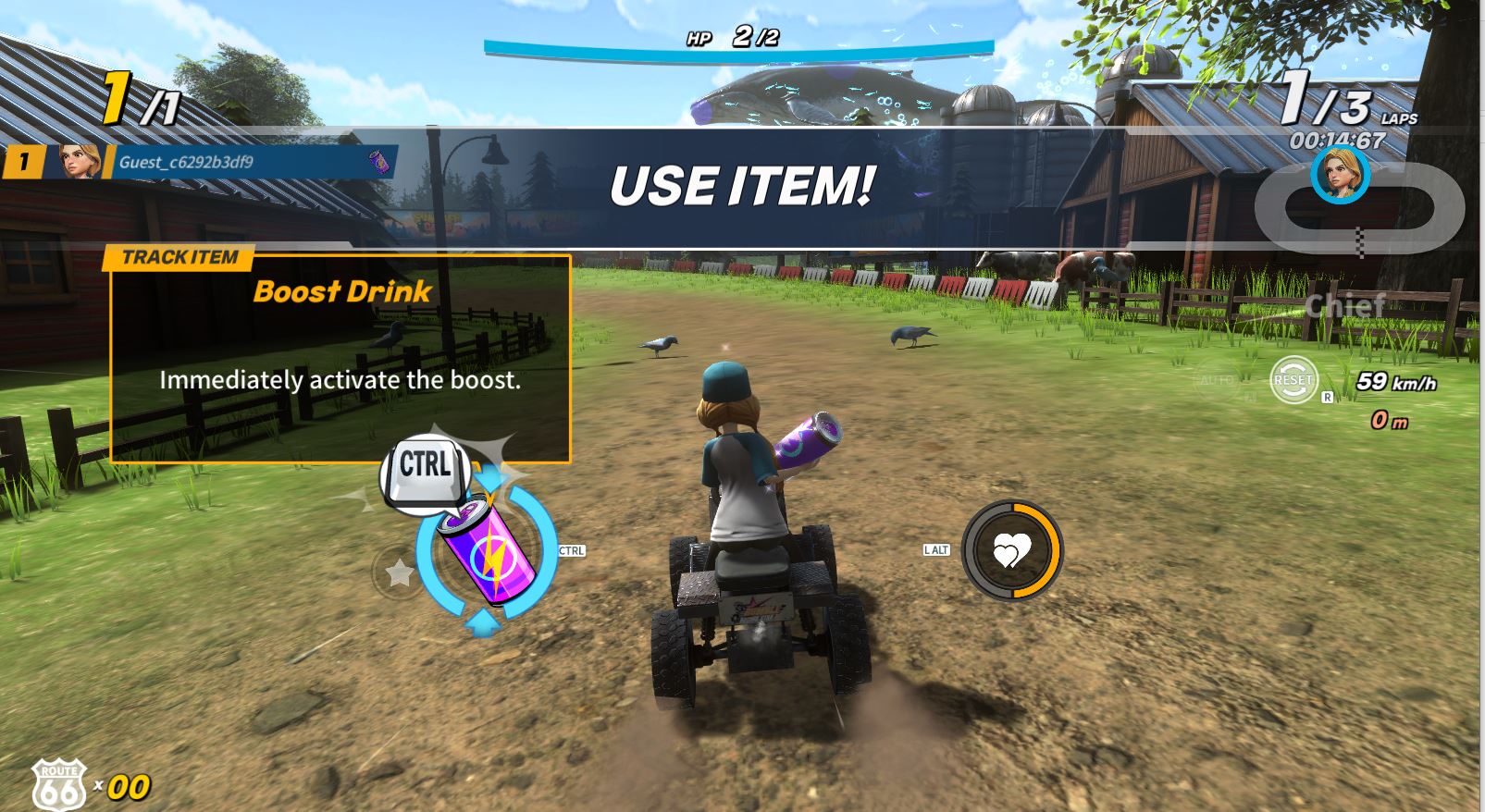The height and width of the screenshot is (812, 1485).
Task: Click the Route 66 badge icon
Action: point(58,784)
